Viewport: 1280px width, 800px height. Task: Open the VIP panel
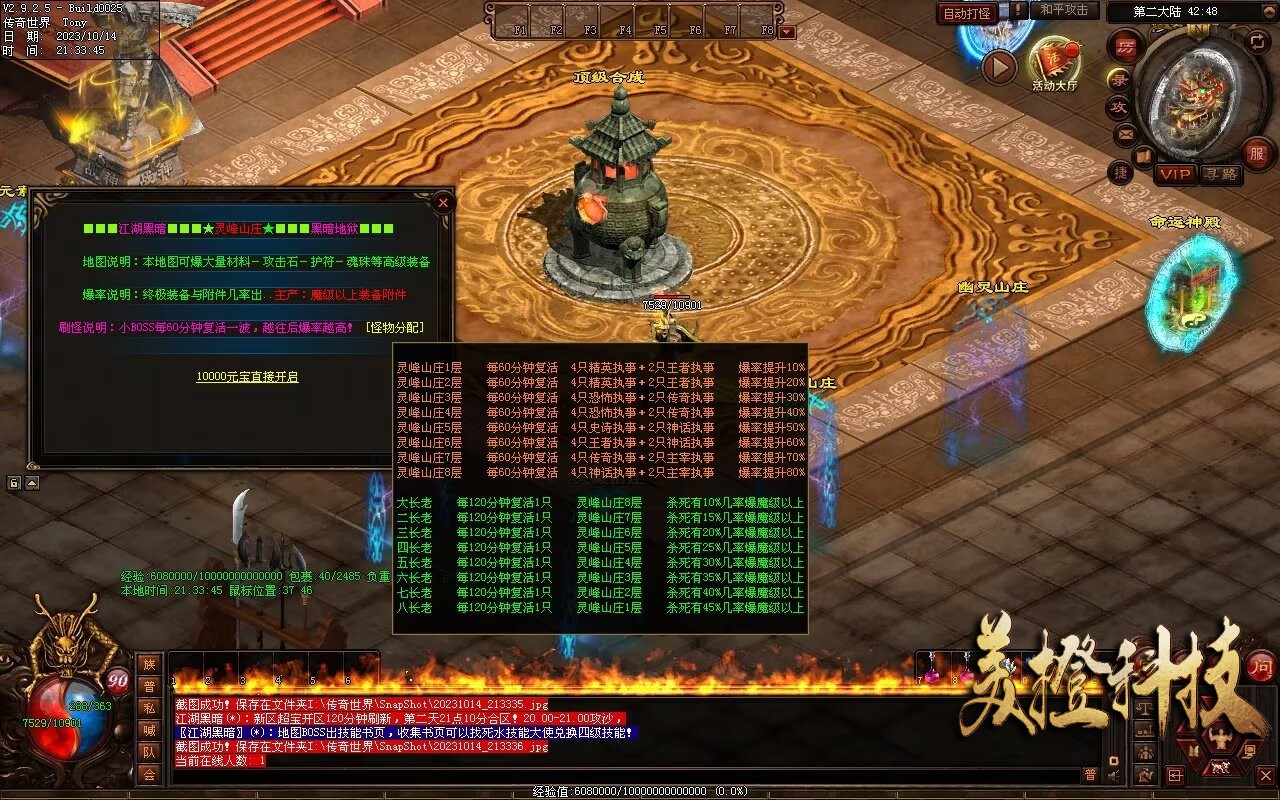coord(1176,174)
